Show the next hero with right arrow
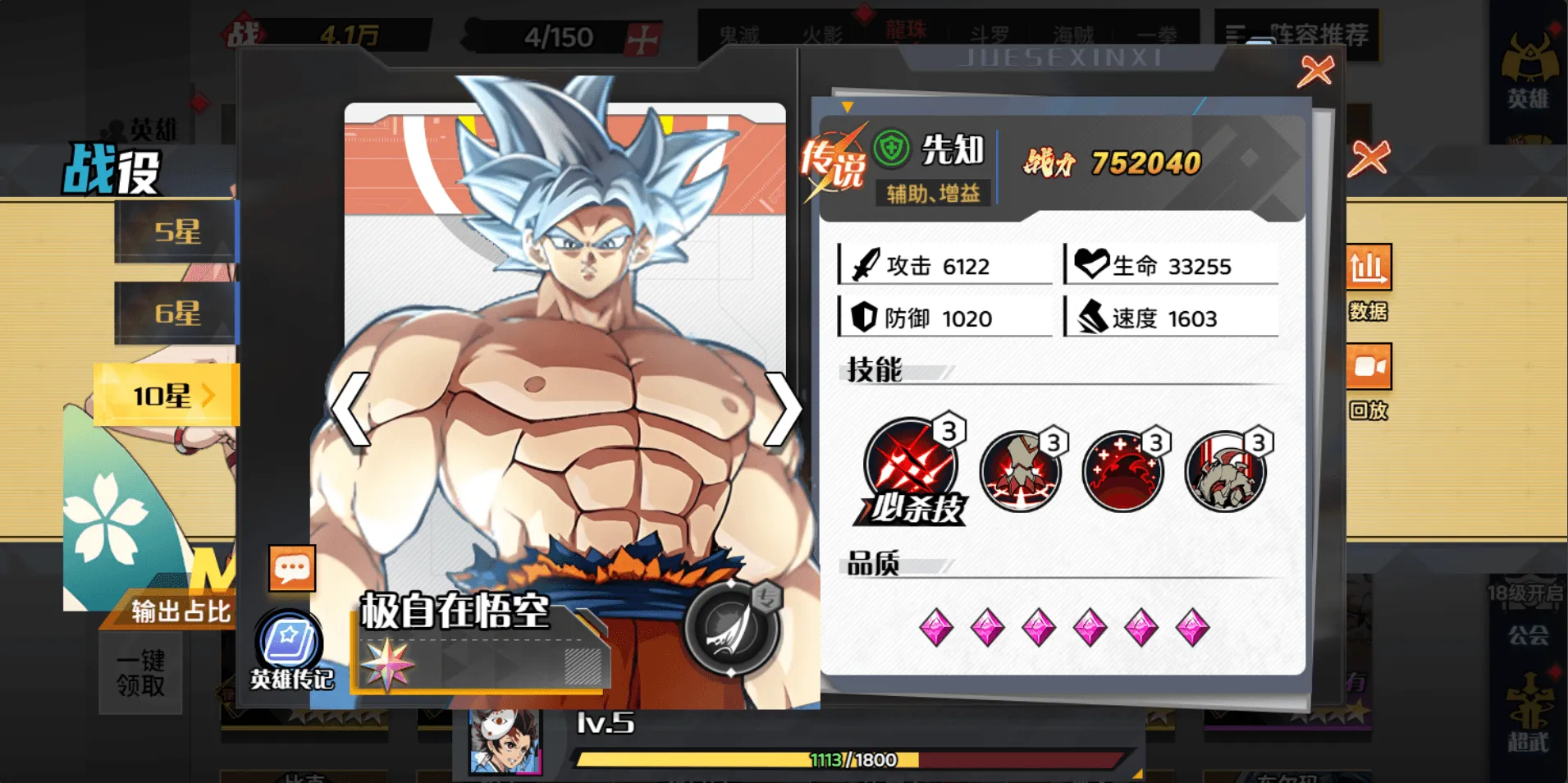1568x783 pixels. pos(783,409)
